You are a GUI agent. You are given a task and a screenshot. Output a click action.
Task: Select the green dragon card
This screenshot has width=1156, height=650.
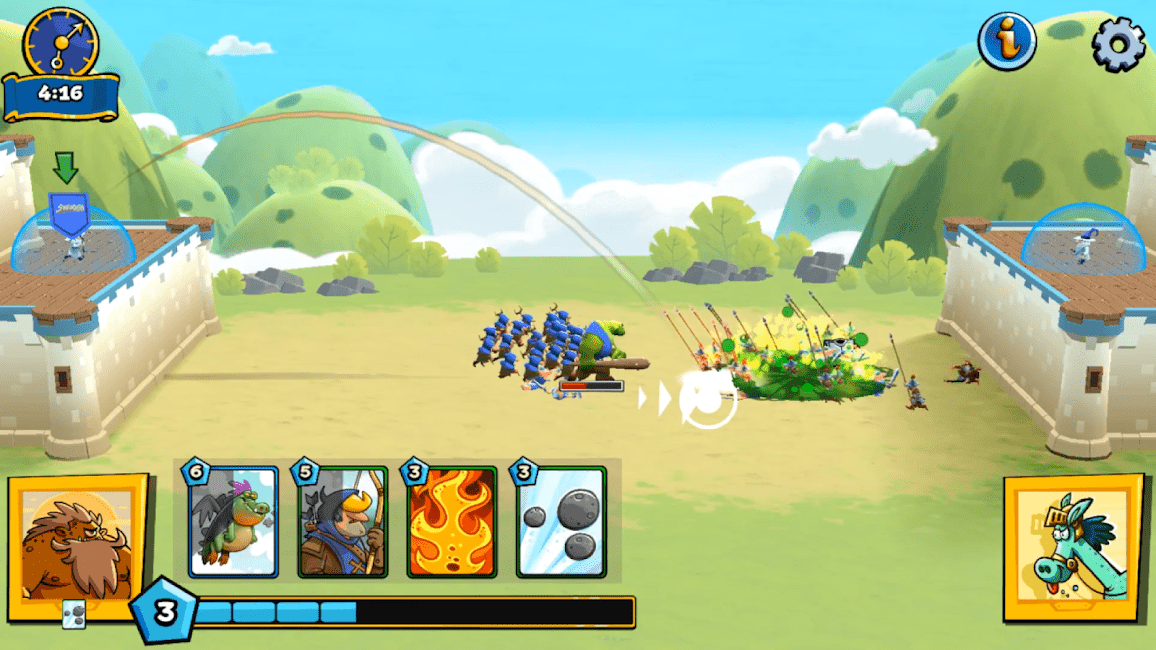click(x=233, y=522)
